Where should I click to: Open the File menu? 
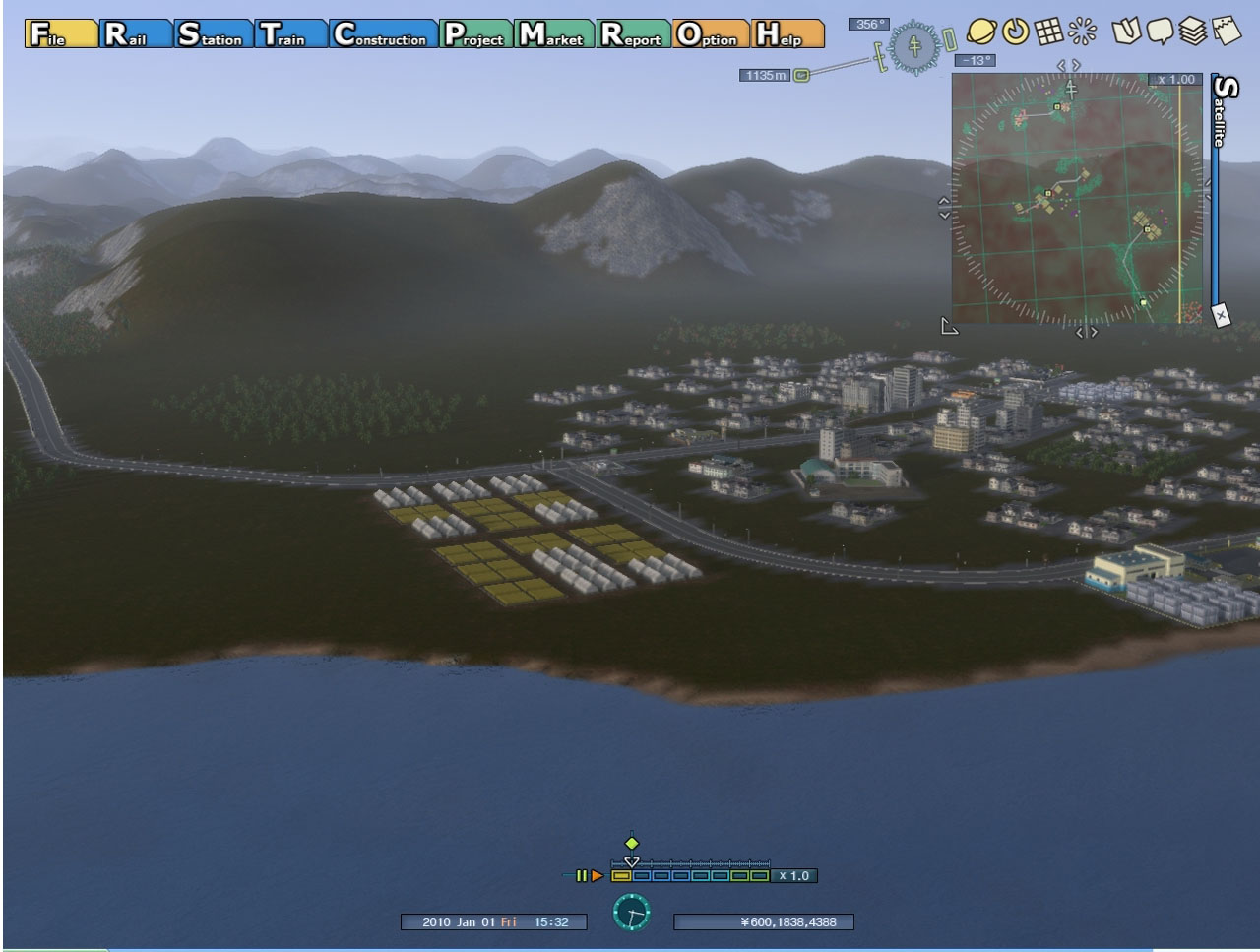(61, 34)
